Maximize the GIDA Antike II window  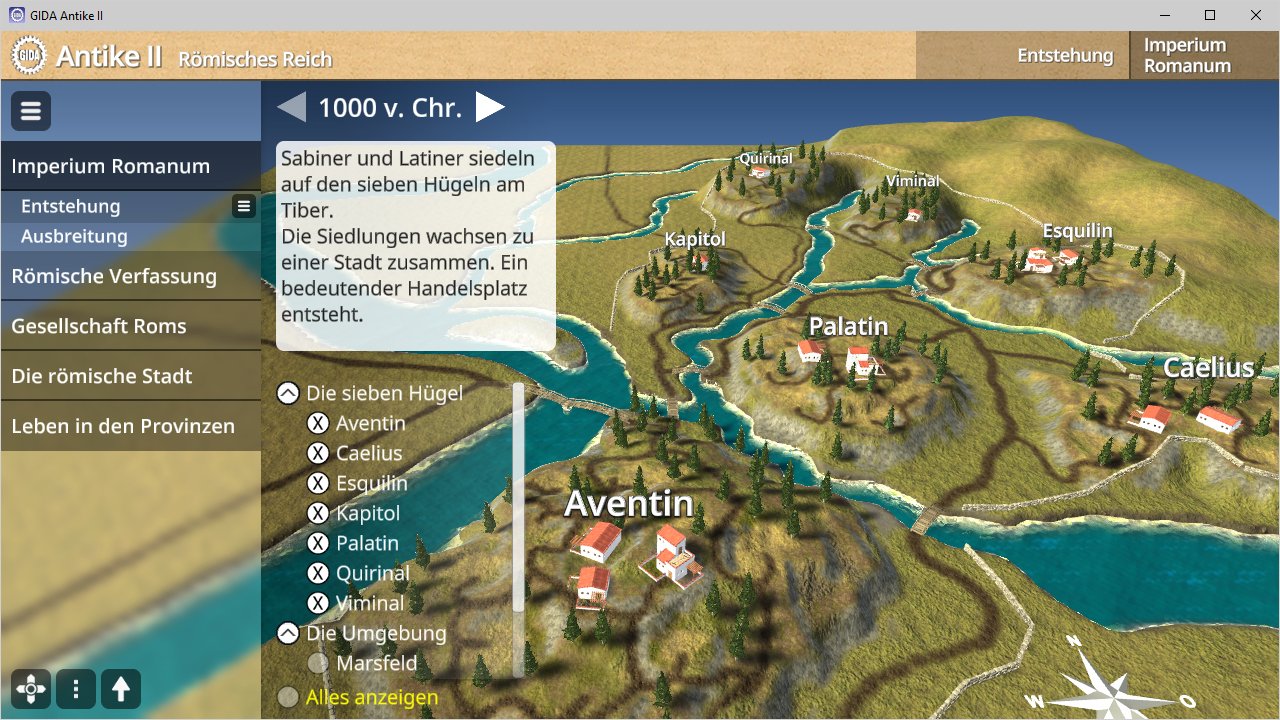point(1210,15)
